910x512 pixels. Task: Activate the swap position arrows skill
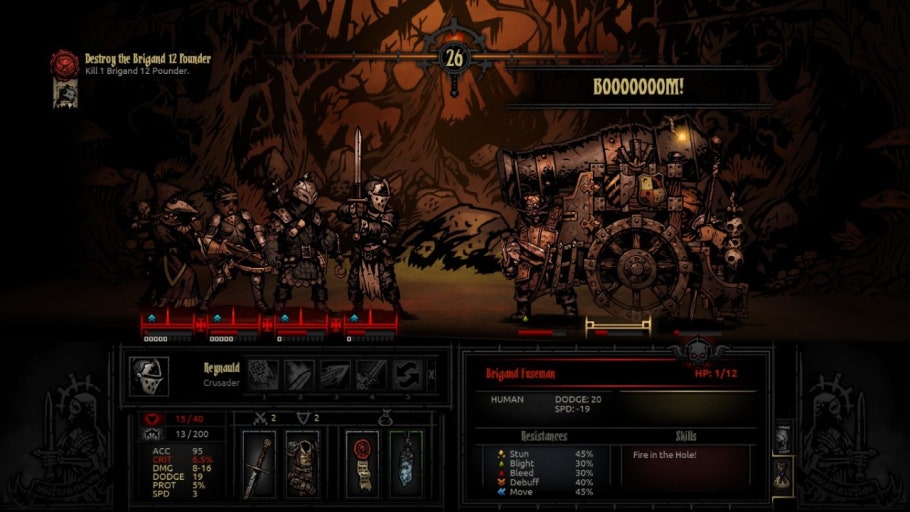[x=407, y=375]
